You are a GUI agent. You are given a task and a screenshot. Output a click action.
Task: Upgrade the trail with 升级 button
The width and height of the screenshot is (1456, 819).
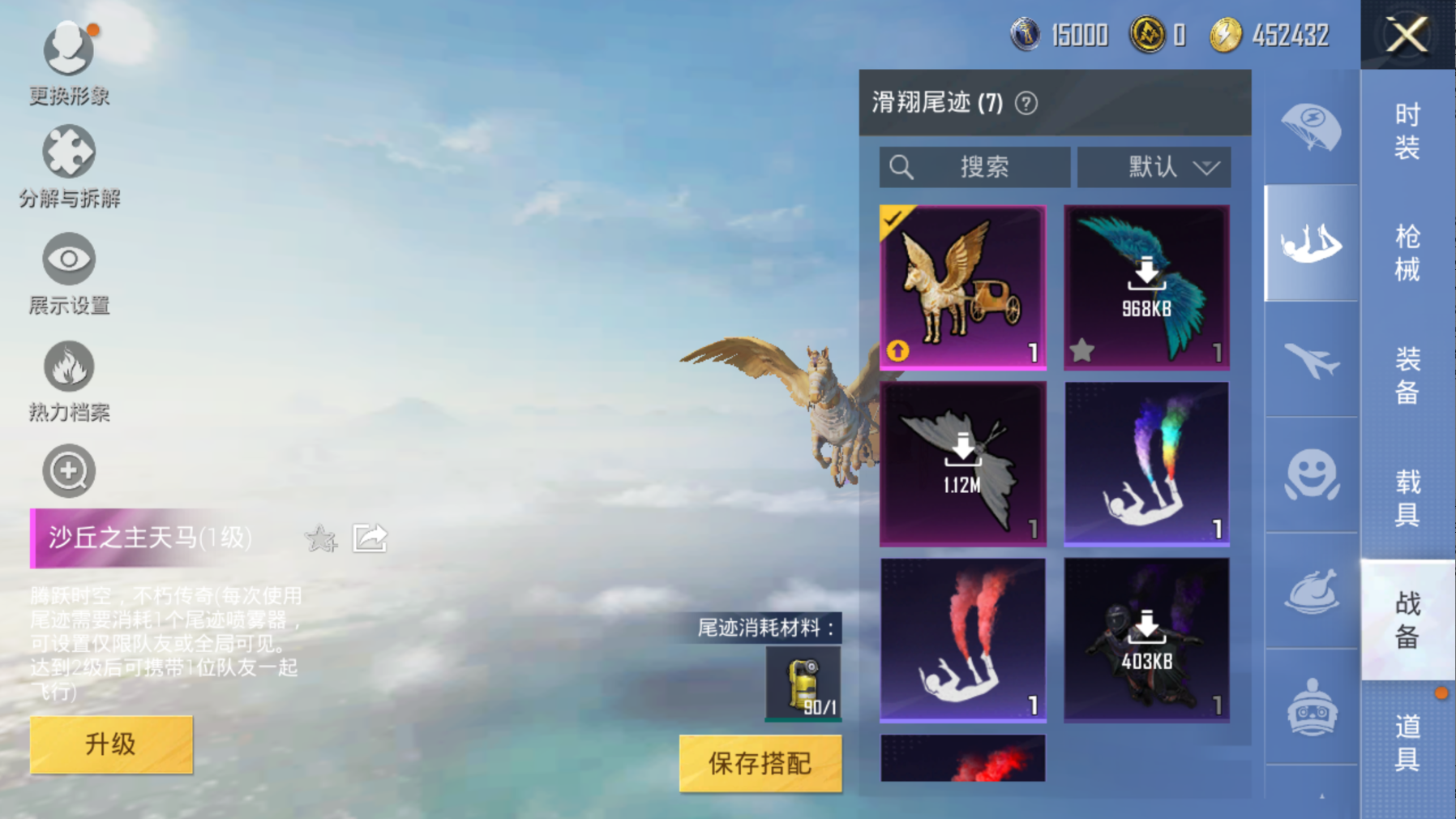[111, 744]
